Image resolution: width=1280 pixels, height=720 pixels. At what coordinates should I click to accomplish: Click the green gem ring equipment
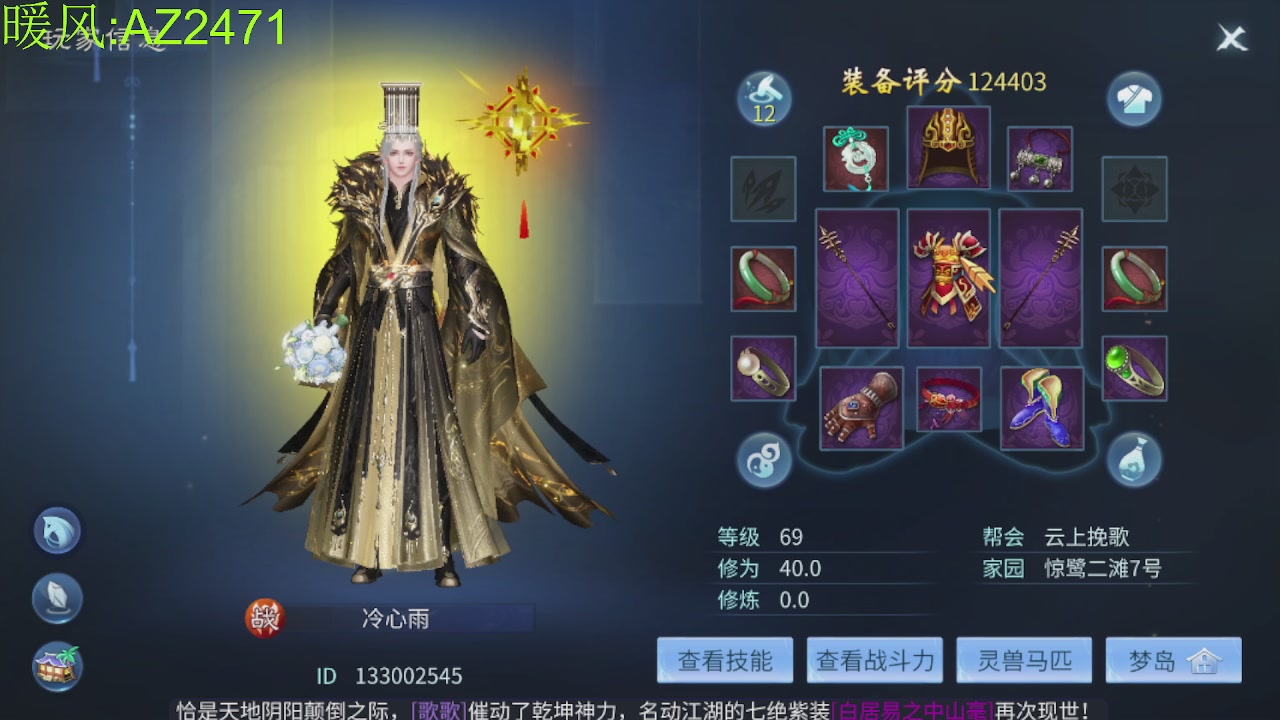(1135, 368)
